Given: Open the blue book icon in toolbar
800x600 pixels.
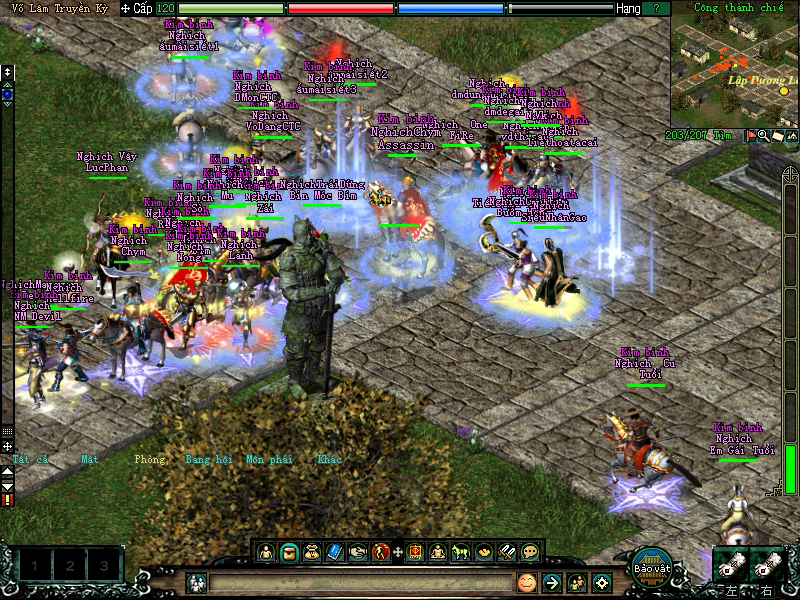Looking at the screenshot, I should tap(334, 551).
